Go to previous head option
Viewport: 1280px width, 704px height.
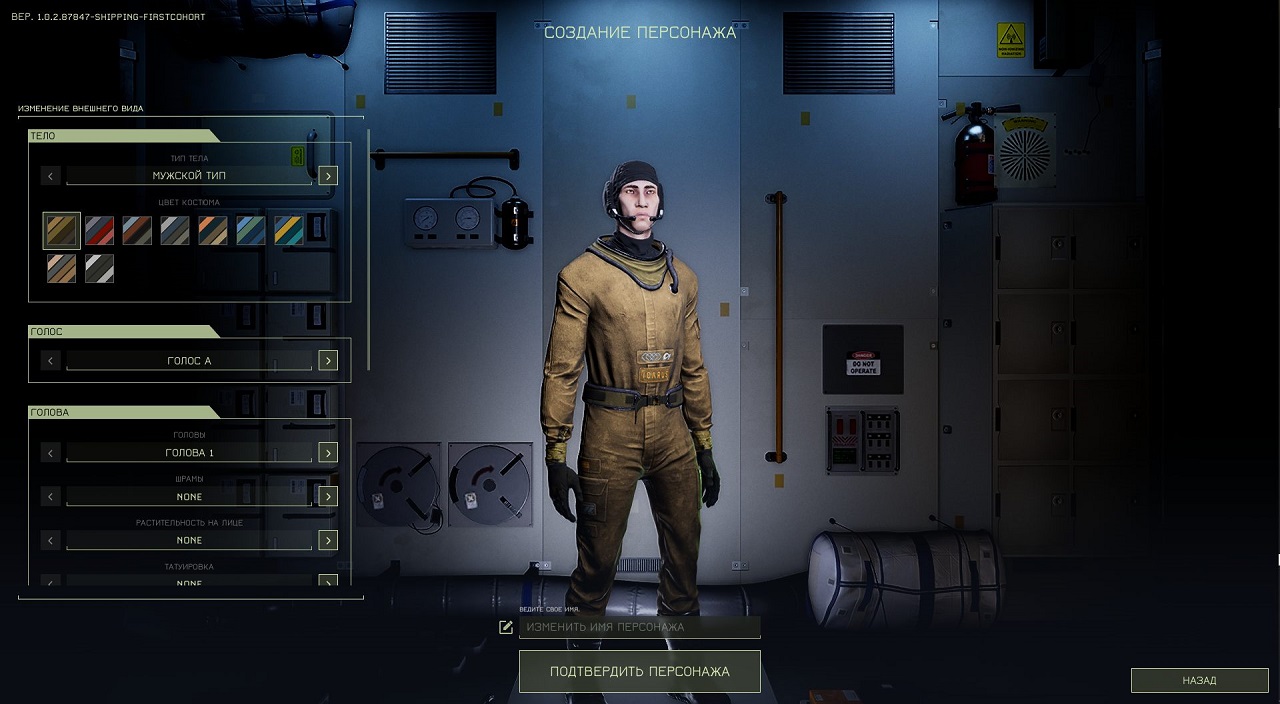pos(51,453)
